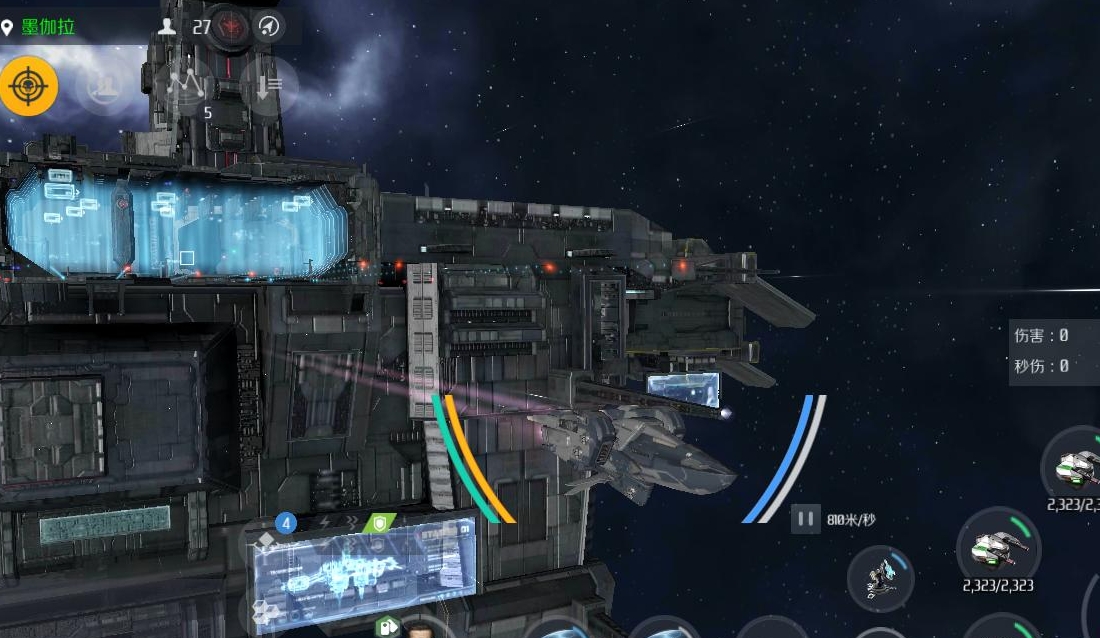Tap the orange skull crosshair target button
Image resolution: width=1100 pixels, height=638 pixels.
point(28,87)
